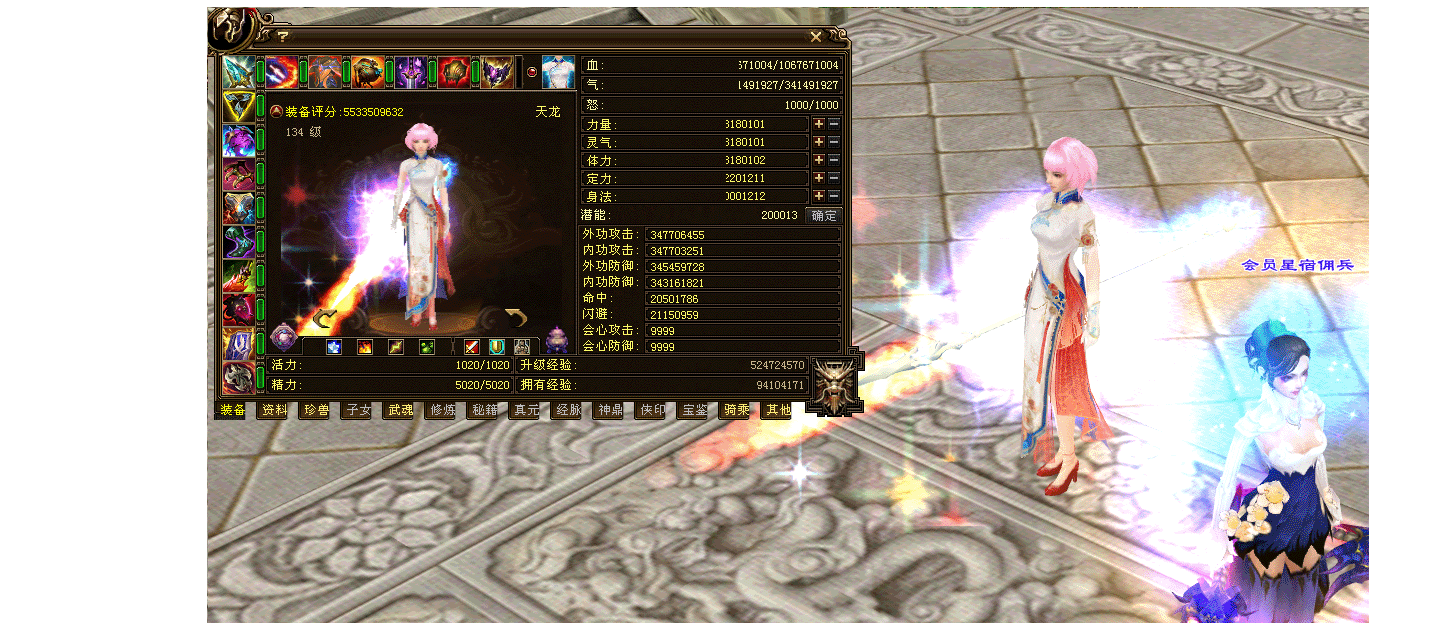This screenshot has height=628, width=1436.
Task: Add a point to 体力
Action: (819, 160)
